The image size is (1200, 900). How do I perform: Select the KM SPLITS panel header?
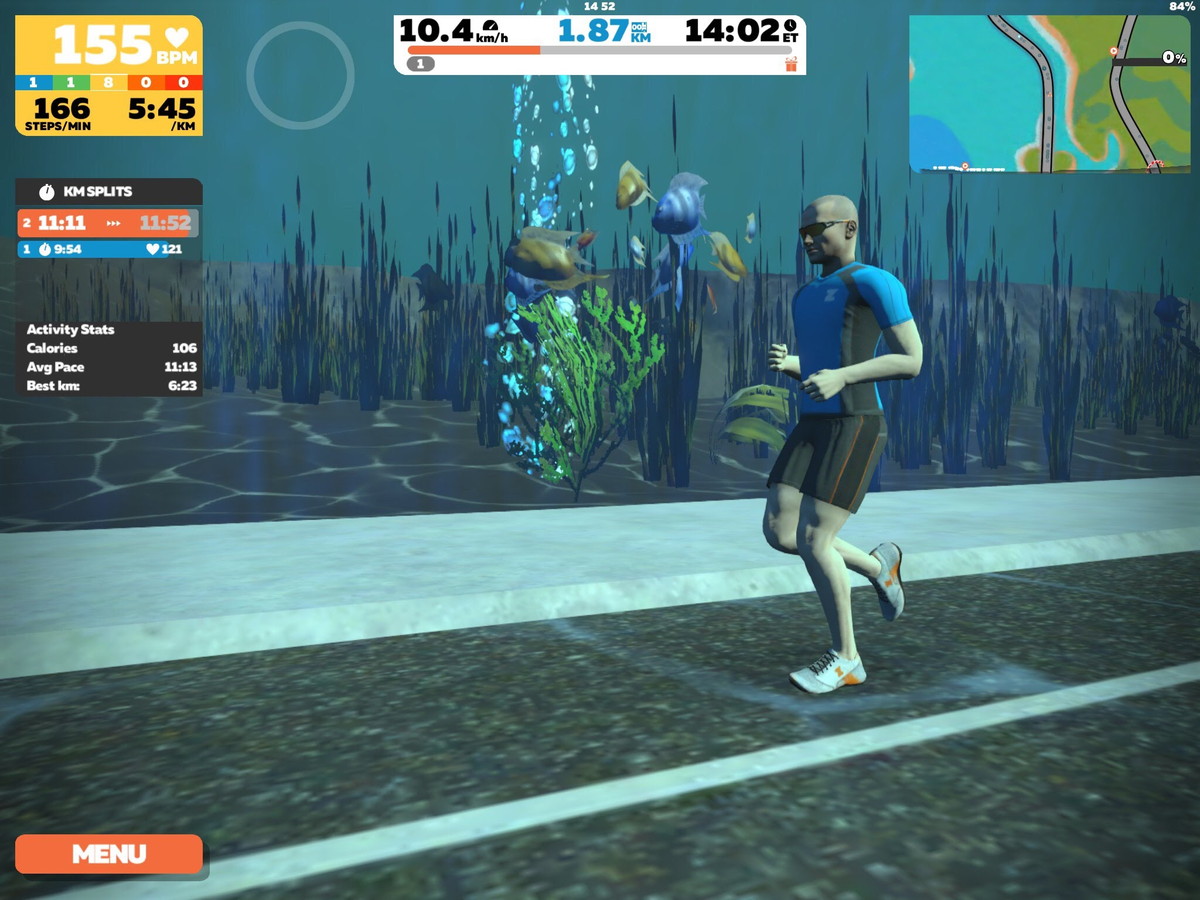click(x=109, y=191)
